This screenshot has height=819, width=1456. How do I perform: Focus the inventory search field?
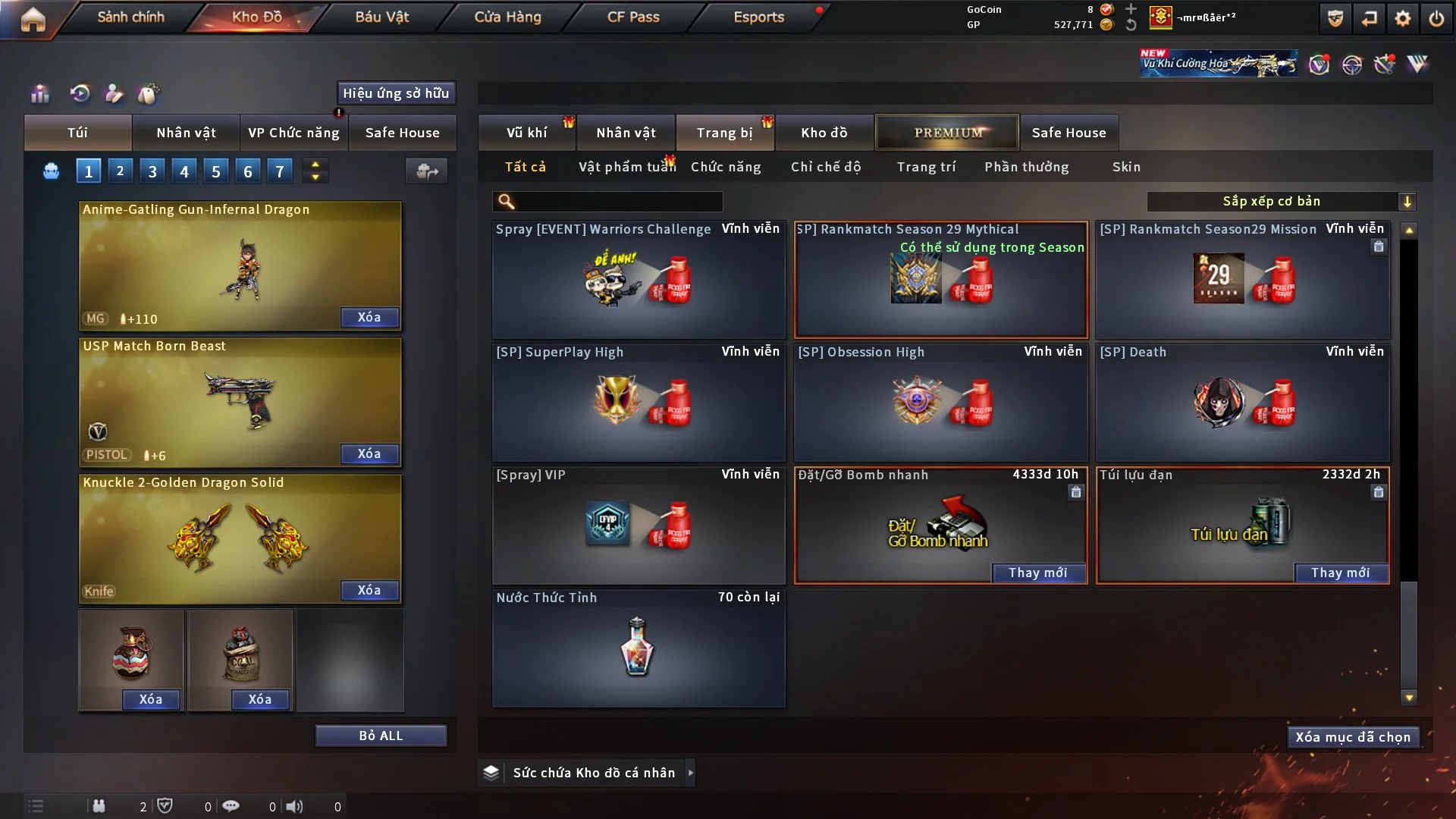[x=618, y=201]
